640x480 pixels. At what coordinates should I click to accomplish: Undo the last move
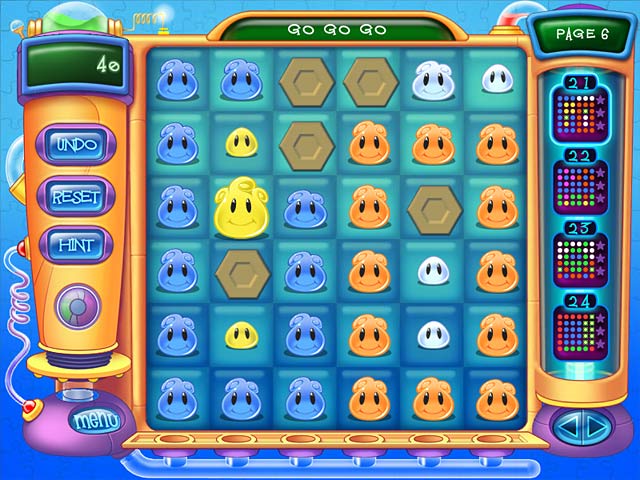point(76,145)
